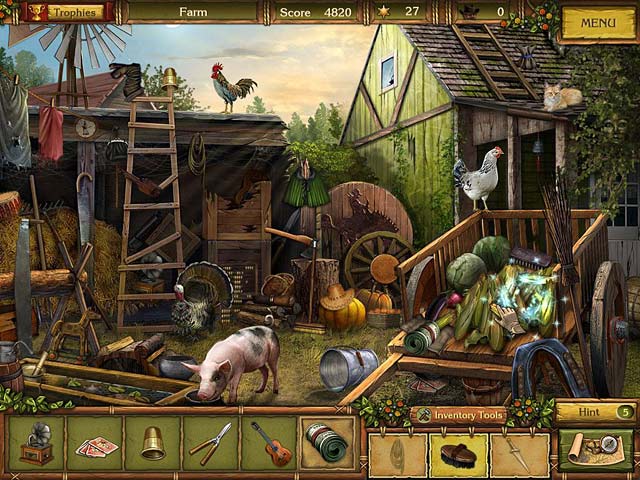Viewport: 640px width, 480px height.
Task: Choose the garden shears item slot
Action: pyautogui.click(x=210, y=443)
